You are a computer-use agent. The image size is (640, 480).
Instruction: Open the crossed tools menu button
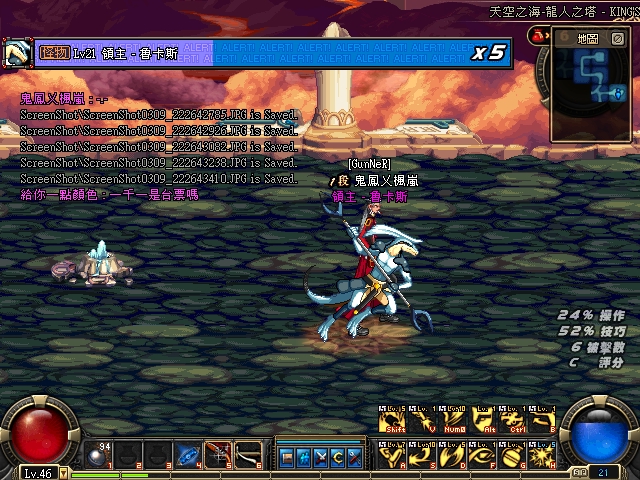point(322,457)
